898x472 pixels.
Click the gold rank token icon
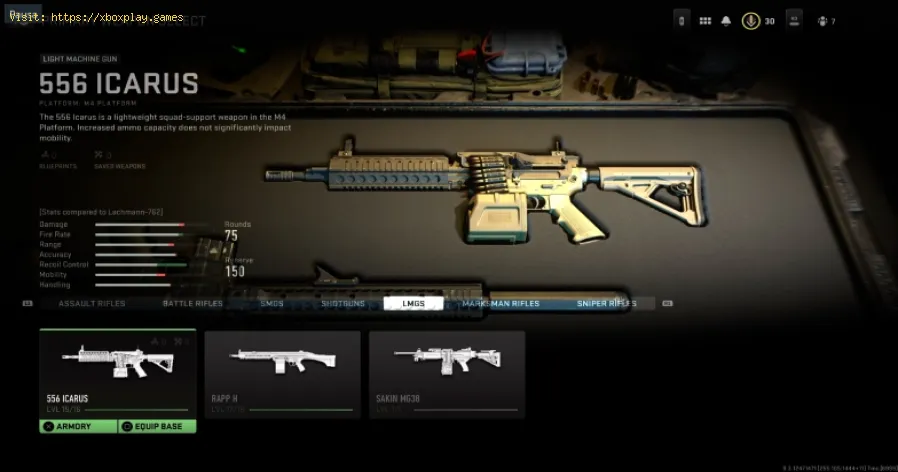tap(750, 20)
